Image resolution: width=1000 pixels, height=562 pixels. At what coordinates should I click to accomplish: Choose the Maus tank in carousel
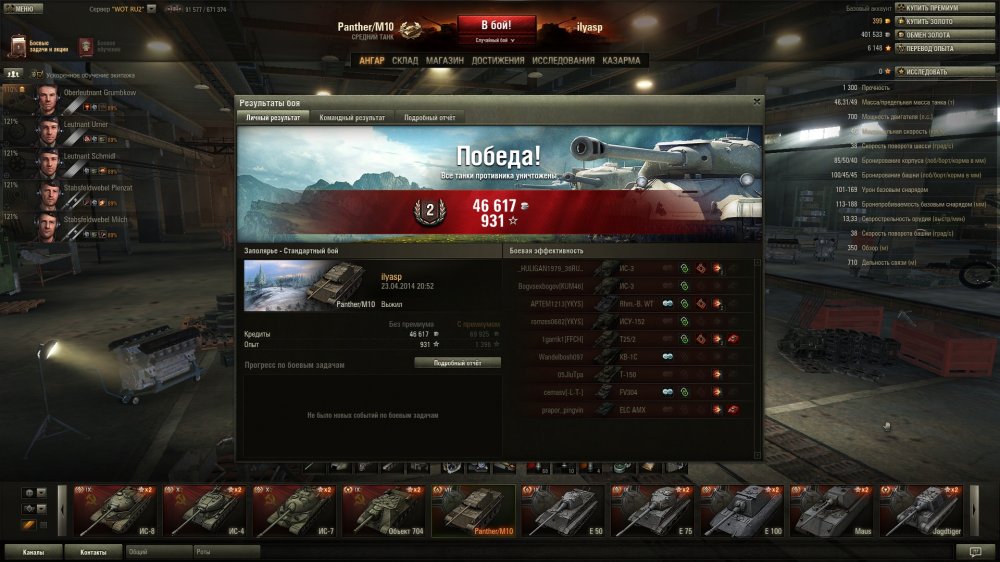[x=831, y=510]
